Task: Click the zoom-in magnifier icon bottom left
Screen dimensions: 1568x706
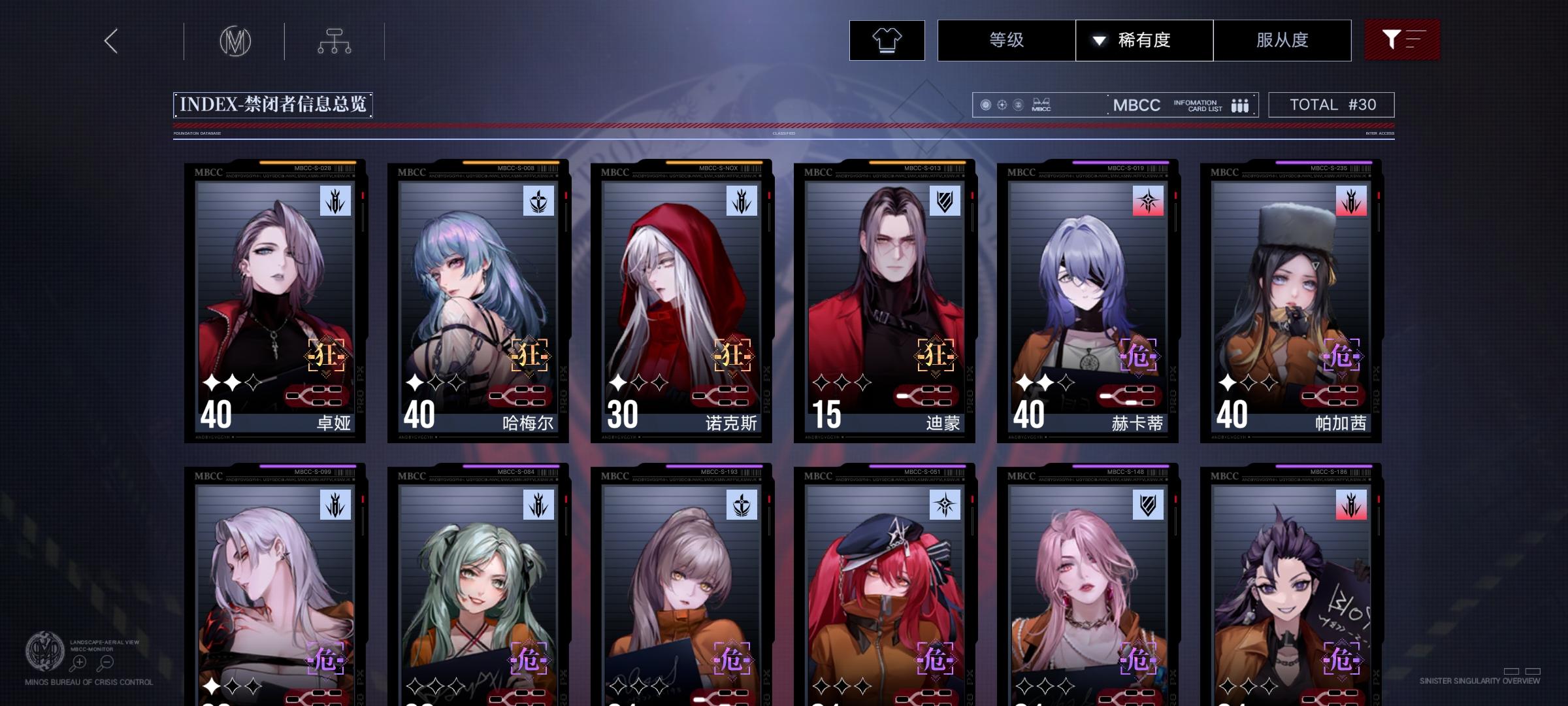Action: coord(78,662)
